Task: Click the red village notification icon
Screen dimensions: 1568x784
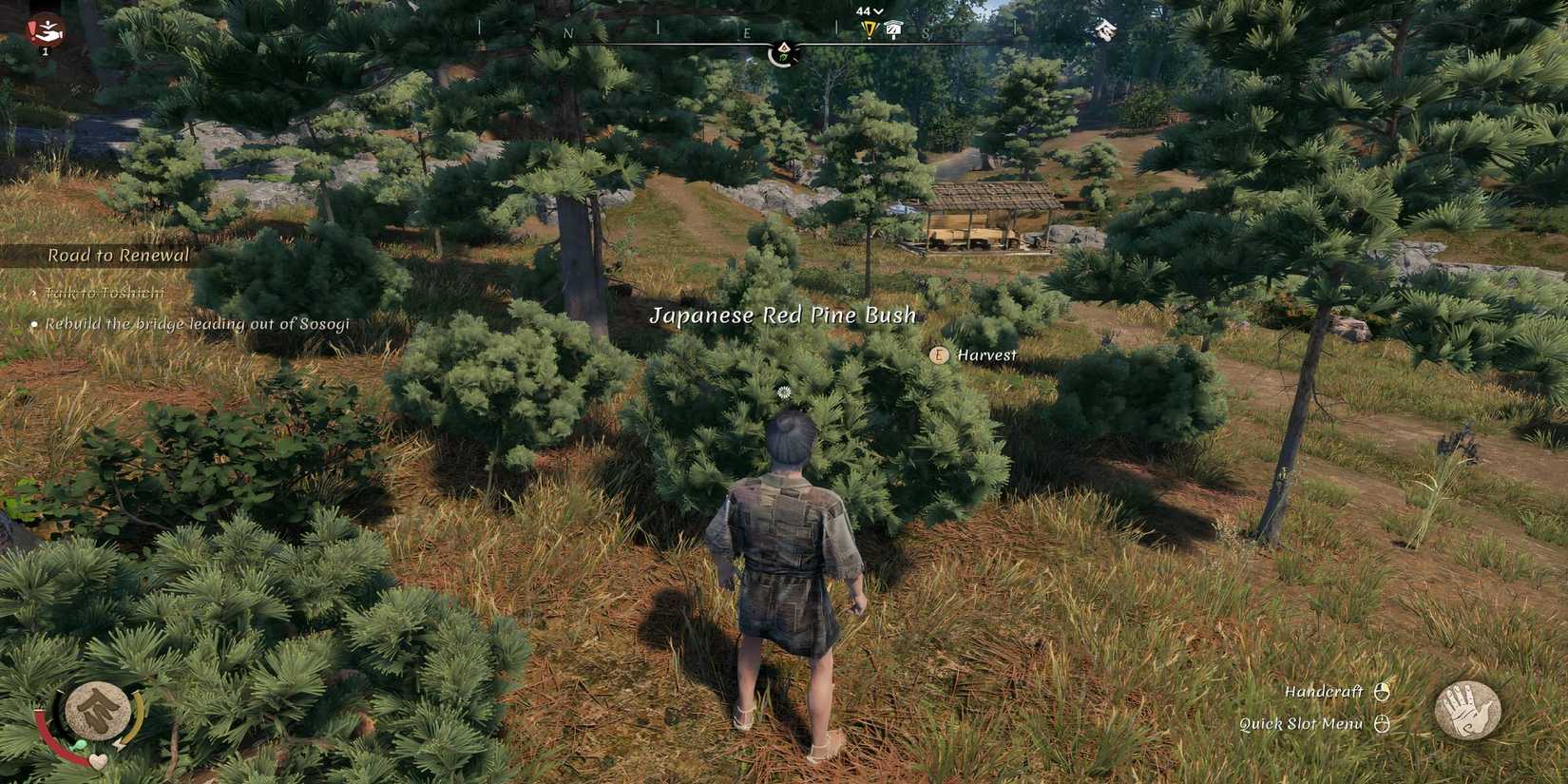Action: 45,29
